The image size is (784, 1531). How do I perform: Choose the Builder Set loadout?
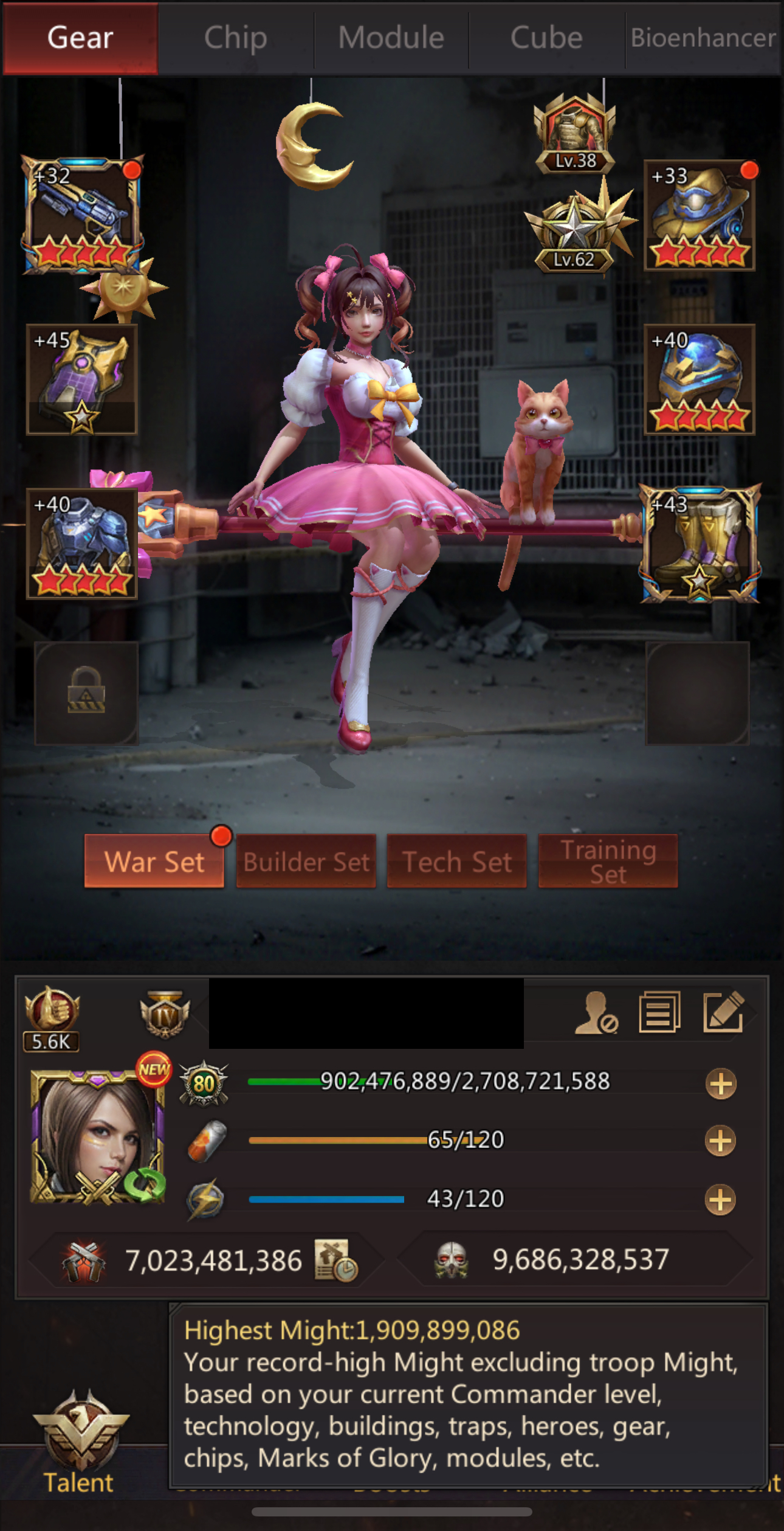coord(306,861)
